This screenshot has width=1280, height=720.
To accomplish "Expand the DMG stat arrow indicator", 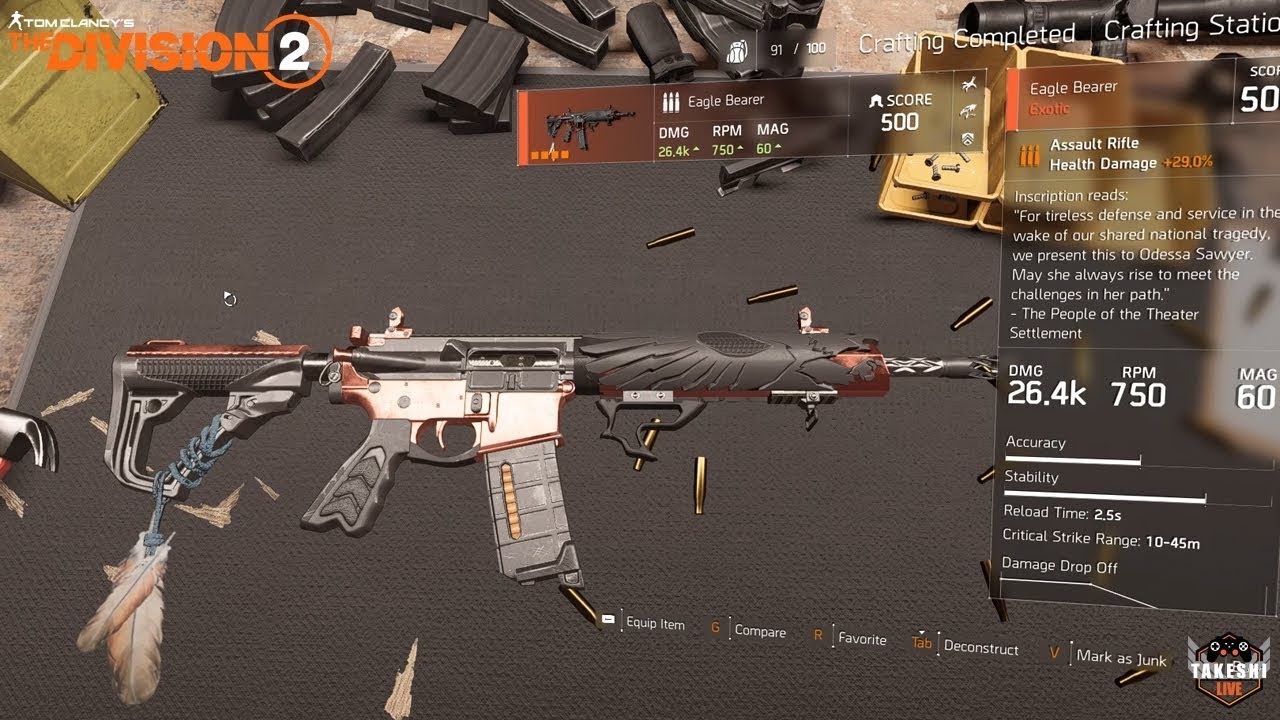I will point(697,149).
